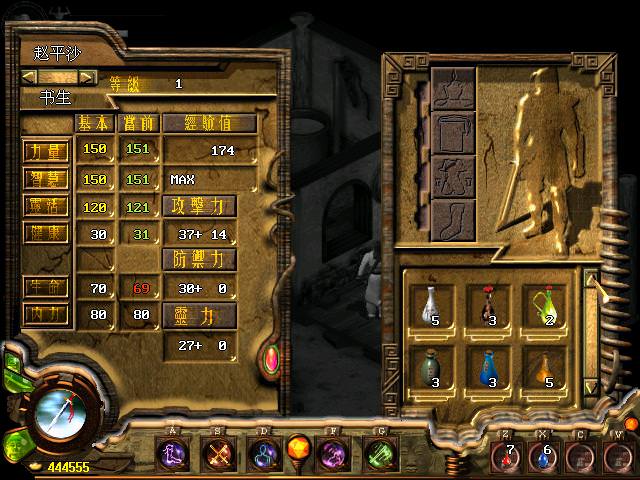Use the red potion quick slot

click(506, 456)
